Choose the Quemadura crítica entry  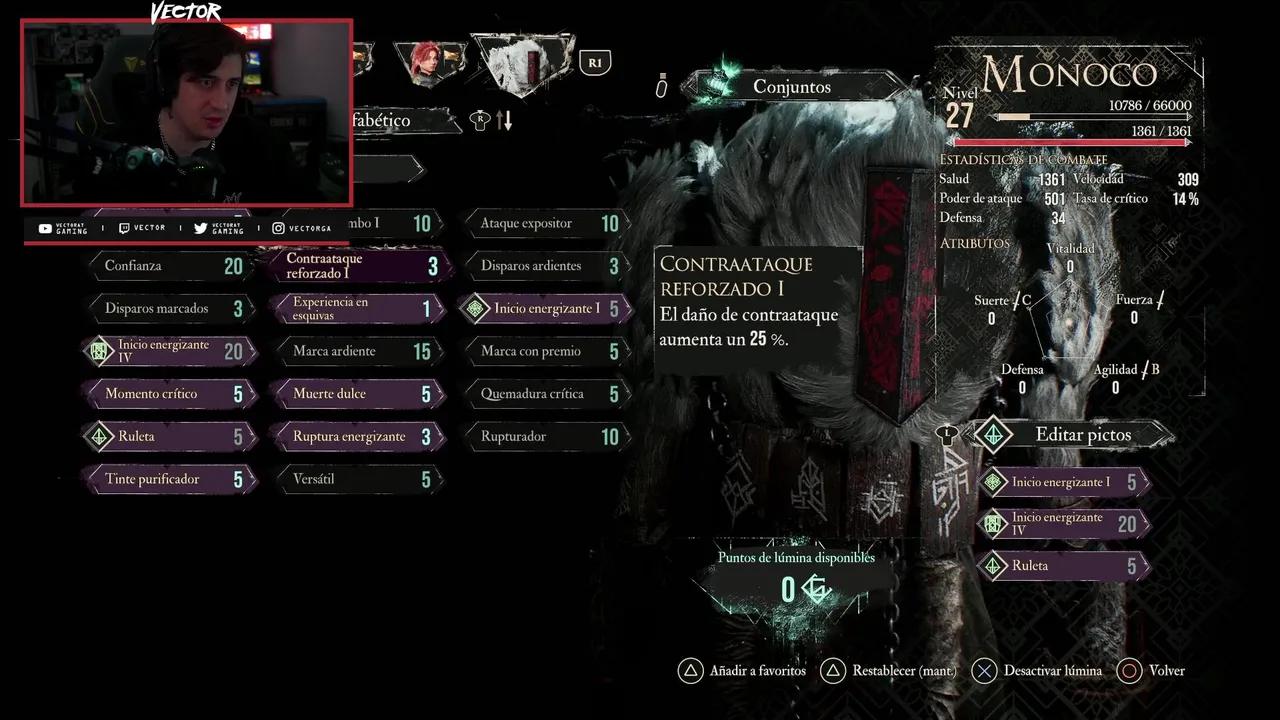point(546,394)
